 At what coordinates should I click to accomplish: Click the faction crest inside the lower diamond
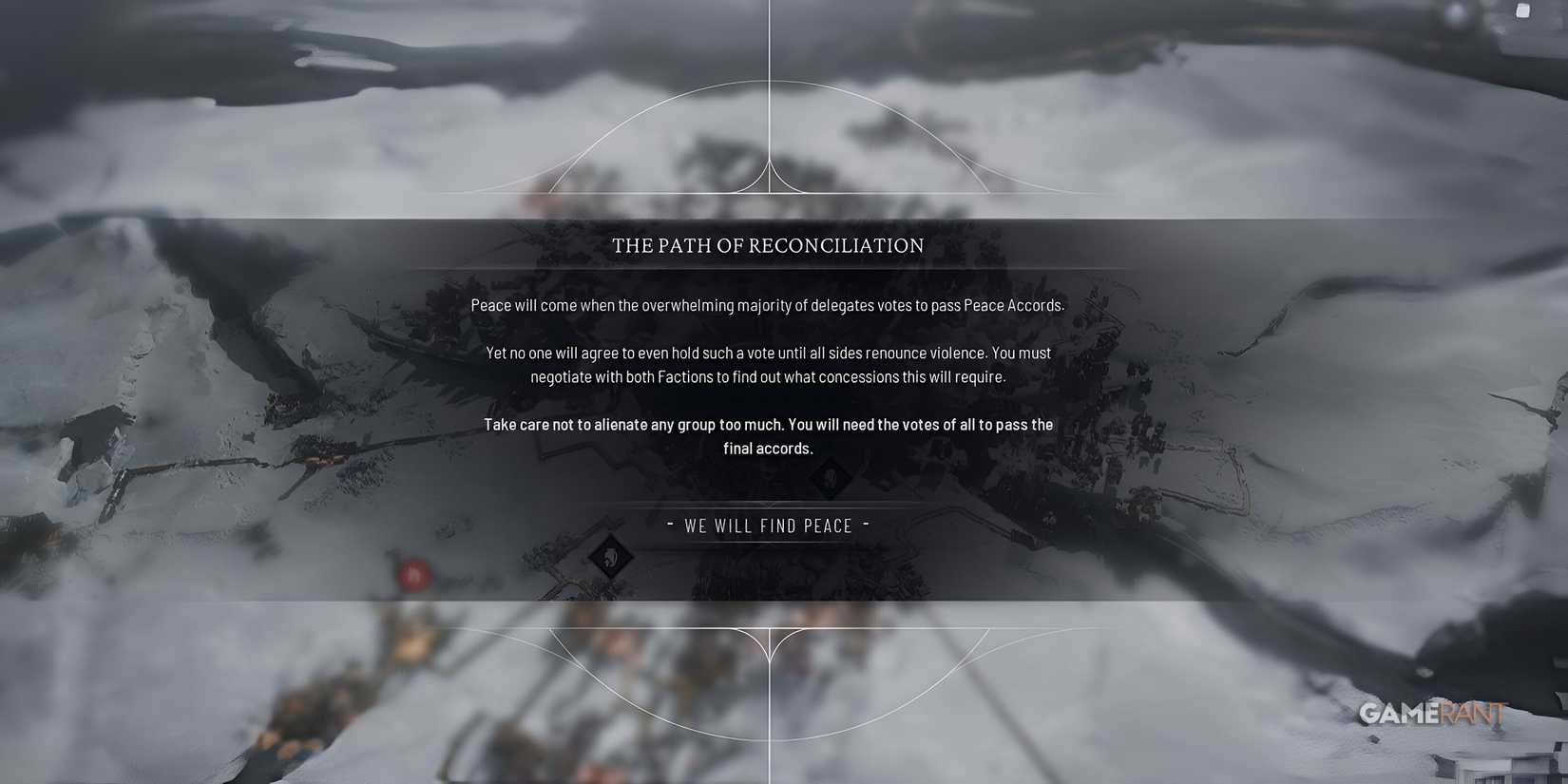tap(611, 558)
